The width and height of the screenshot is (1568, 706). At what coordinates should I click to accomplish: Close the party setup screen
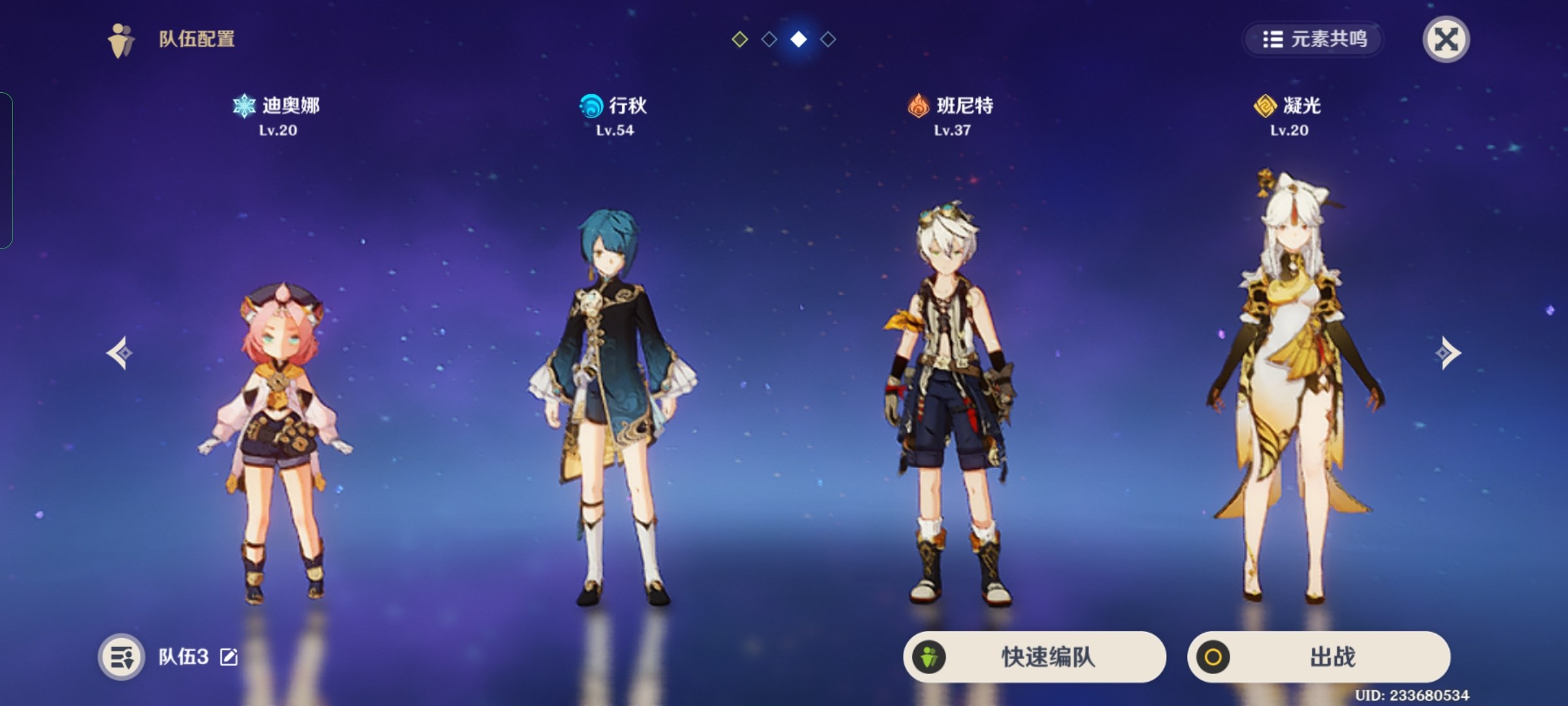click(1445, 39)
